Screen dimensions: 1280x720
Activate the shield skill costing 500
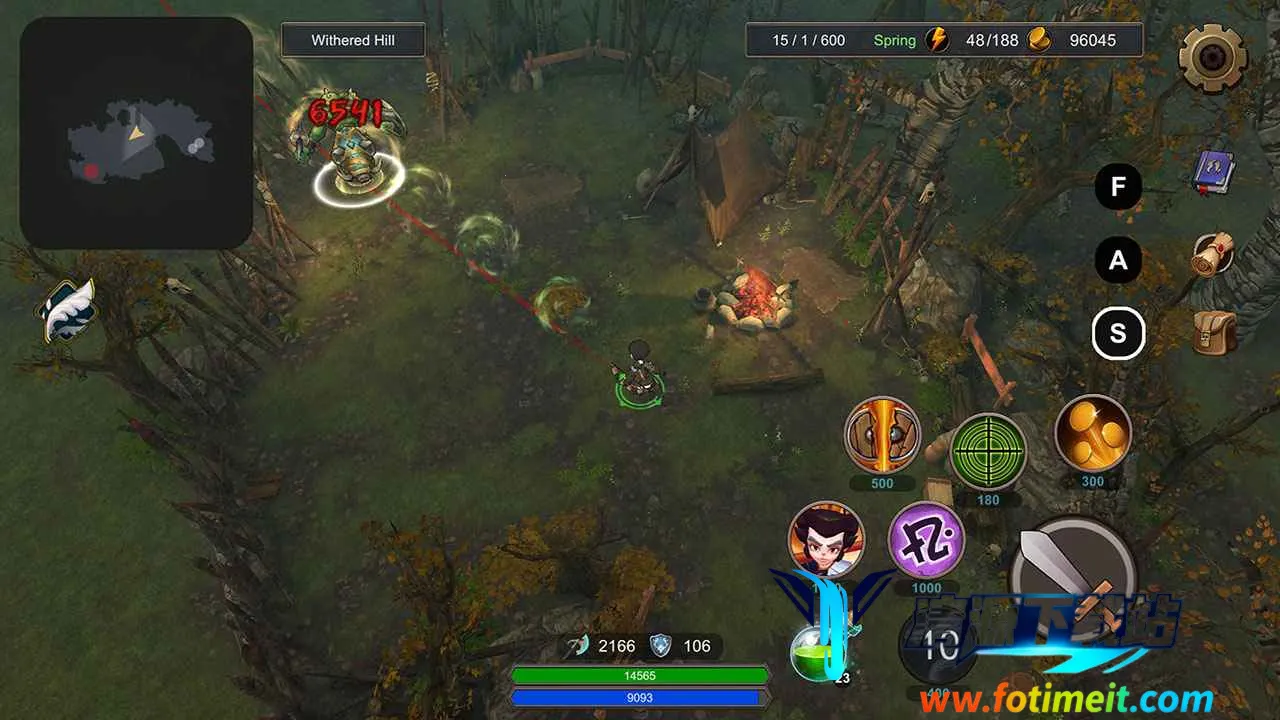coord(882,434)
